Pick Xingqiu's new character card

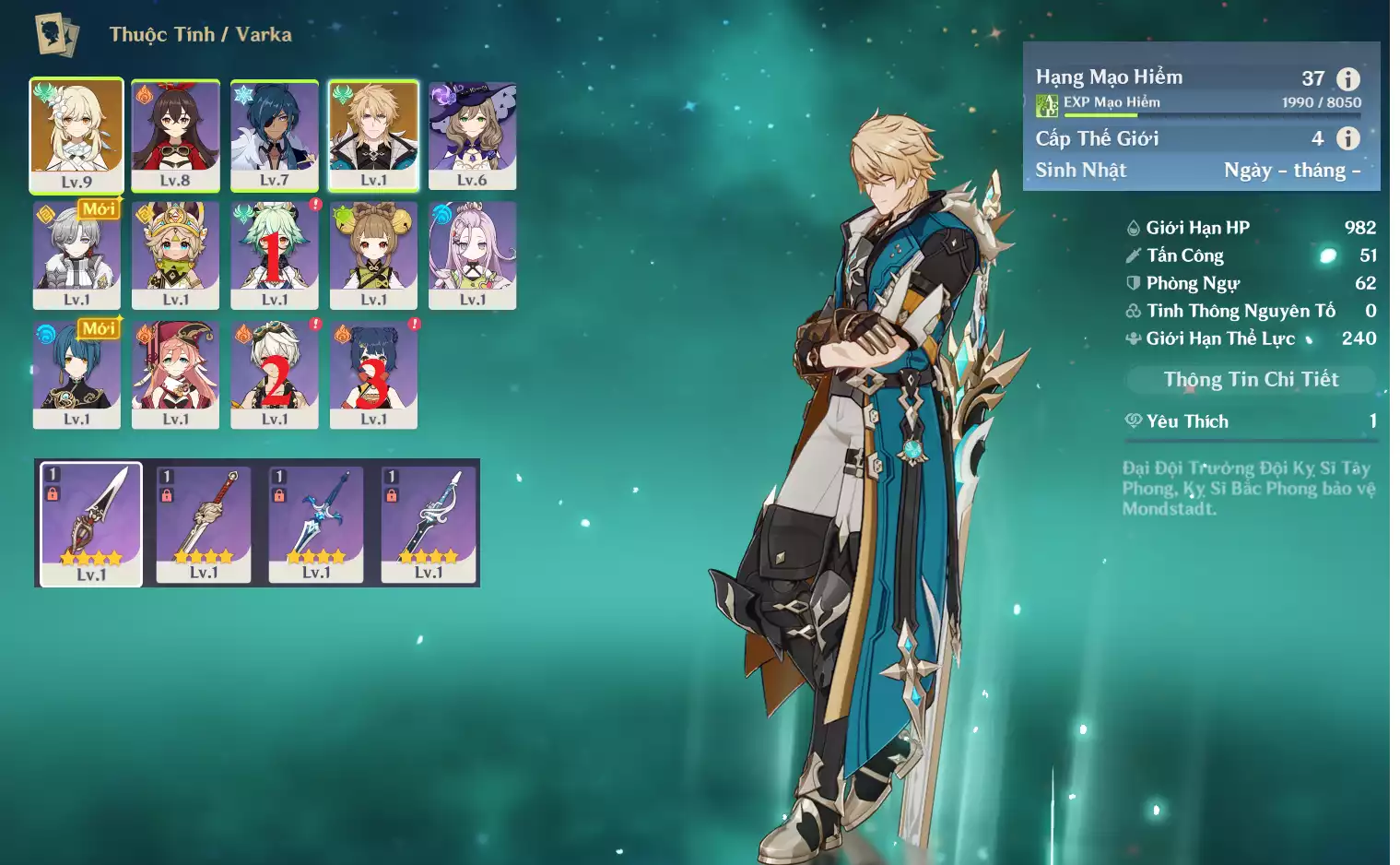tap(76, 373)
